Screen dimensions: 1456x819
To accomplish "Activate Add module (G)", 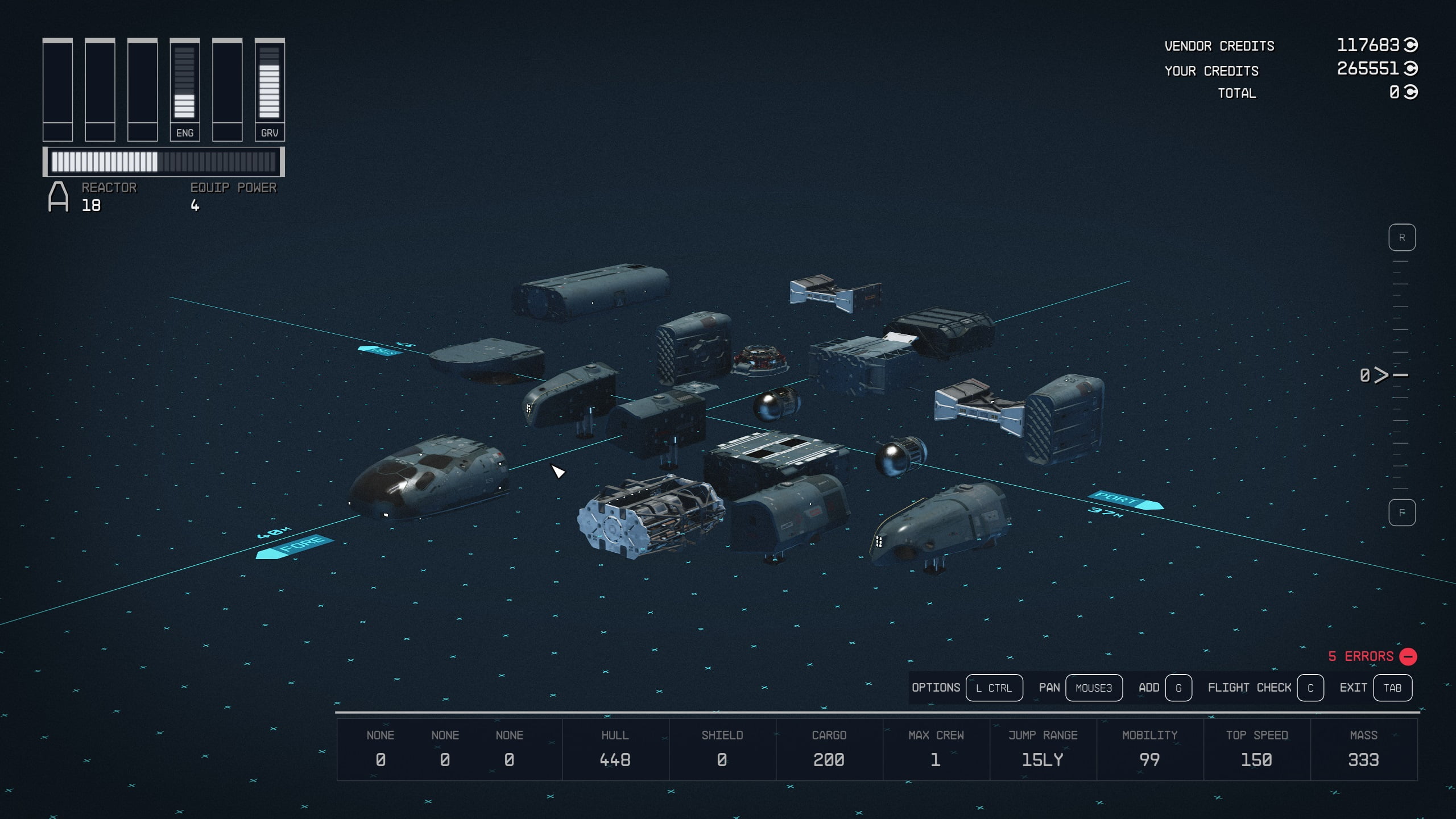I will [x=1177, y=688].
